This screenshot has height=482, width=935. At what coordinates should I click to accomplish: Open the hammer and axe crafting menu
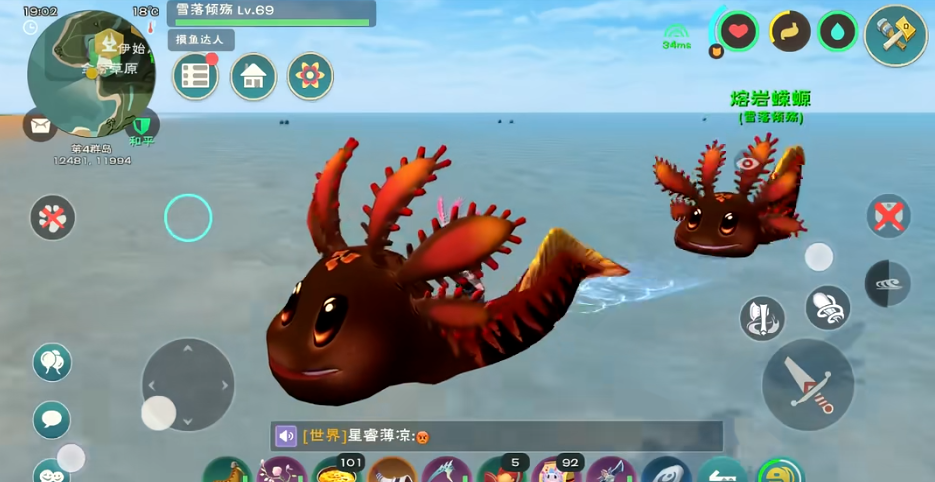click(x=895, y=36)
